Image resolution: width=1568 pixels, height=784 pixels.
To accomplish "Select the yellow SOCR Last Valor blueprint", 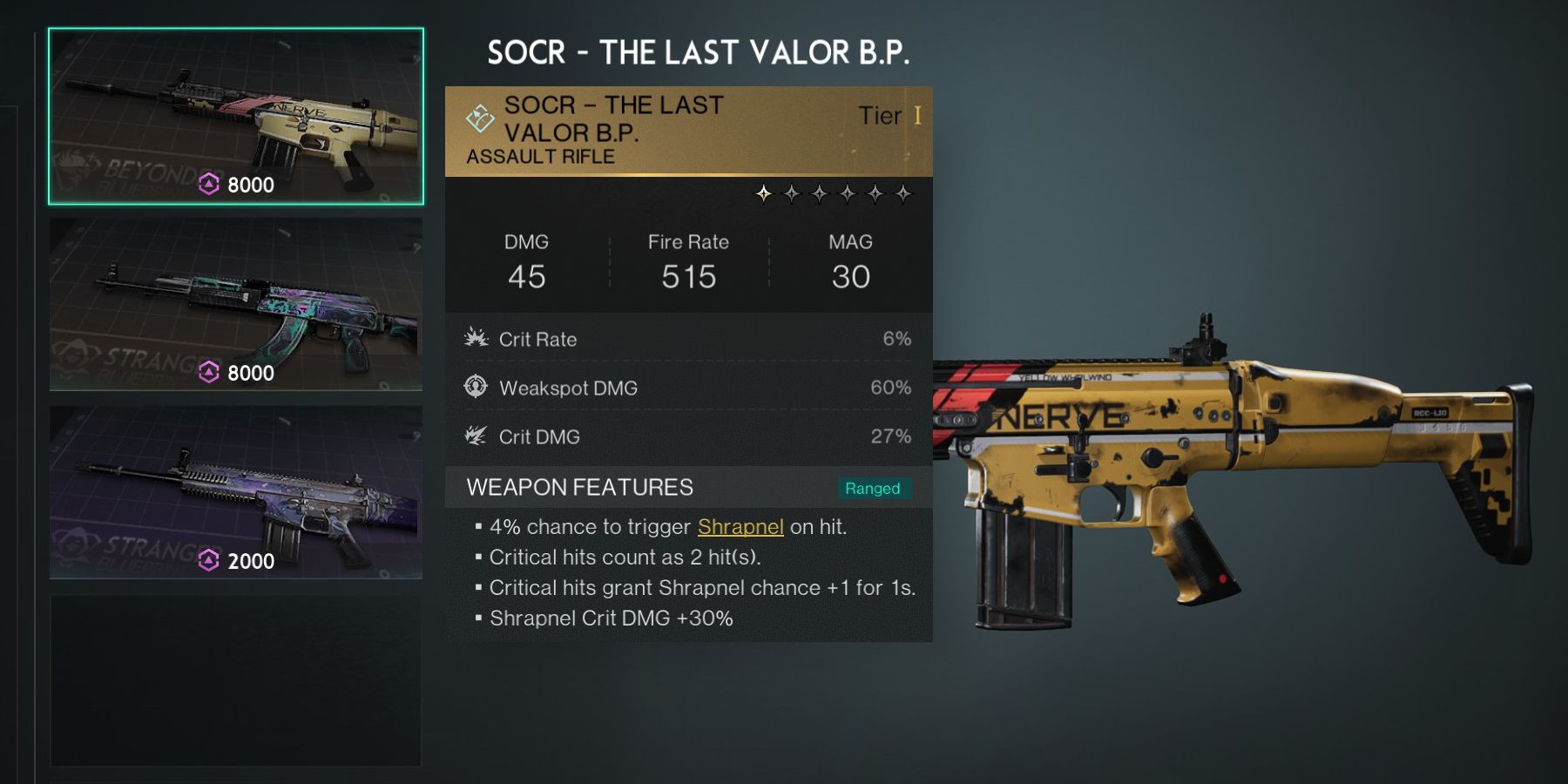I will pyautogui.click(x=235, y=117).
